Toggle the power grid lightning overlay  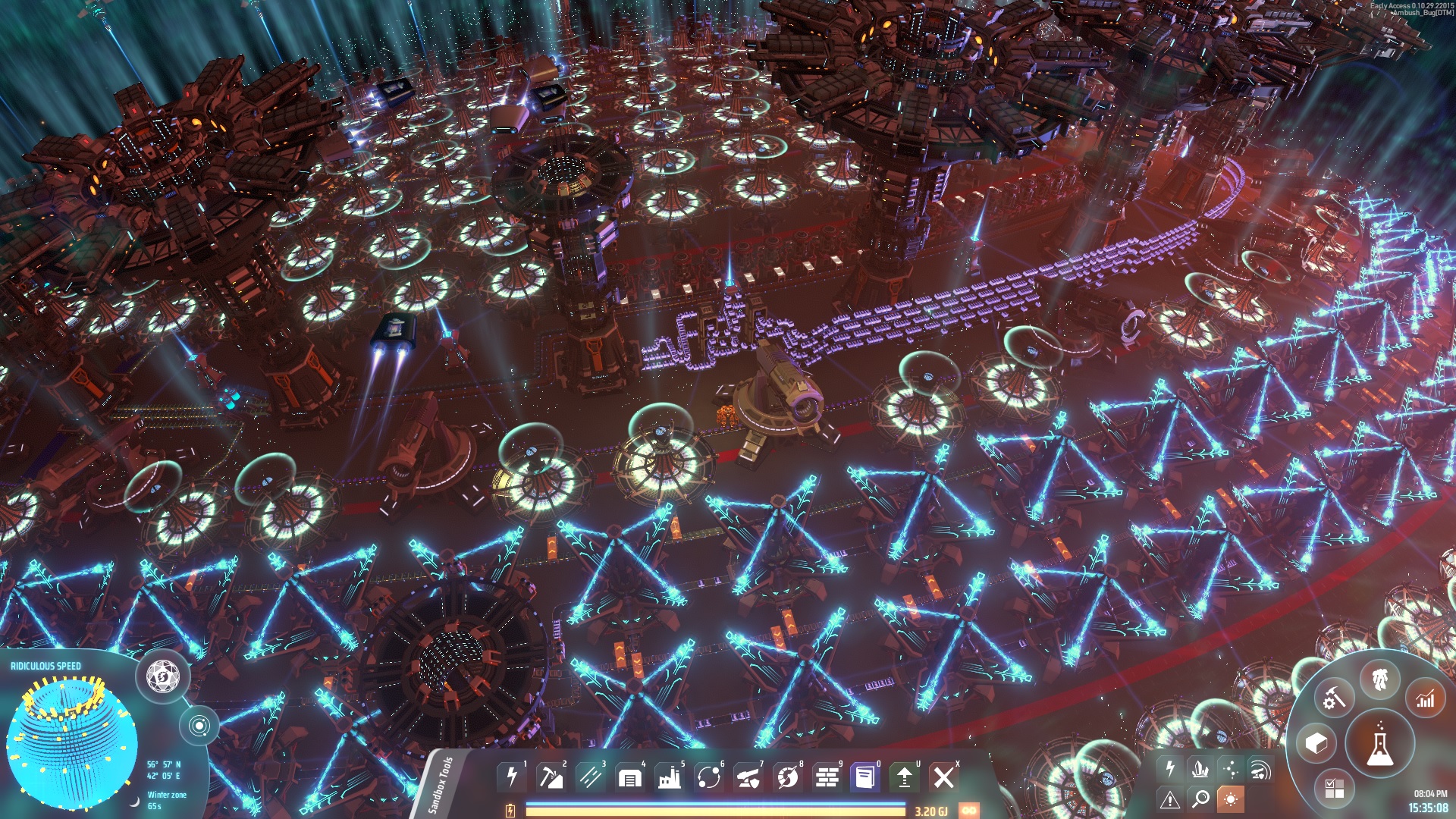coord(1170,769)
